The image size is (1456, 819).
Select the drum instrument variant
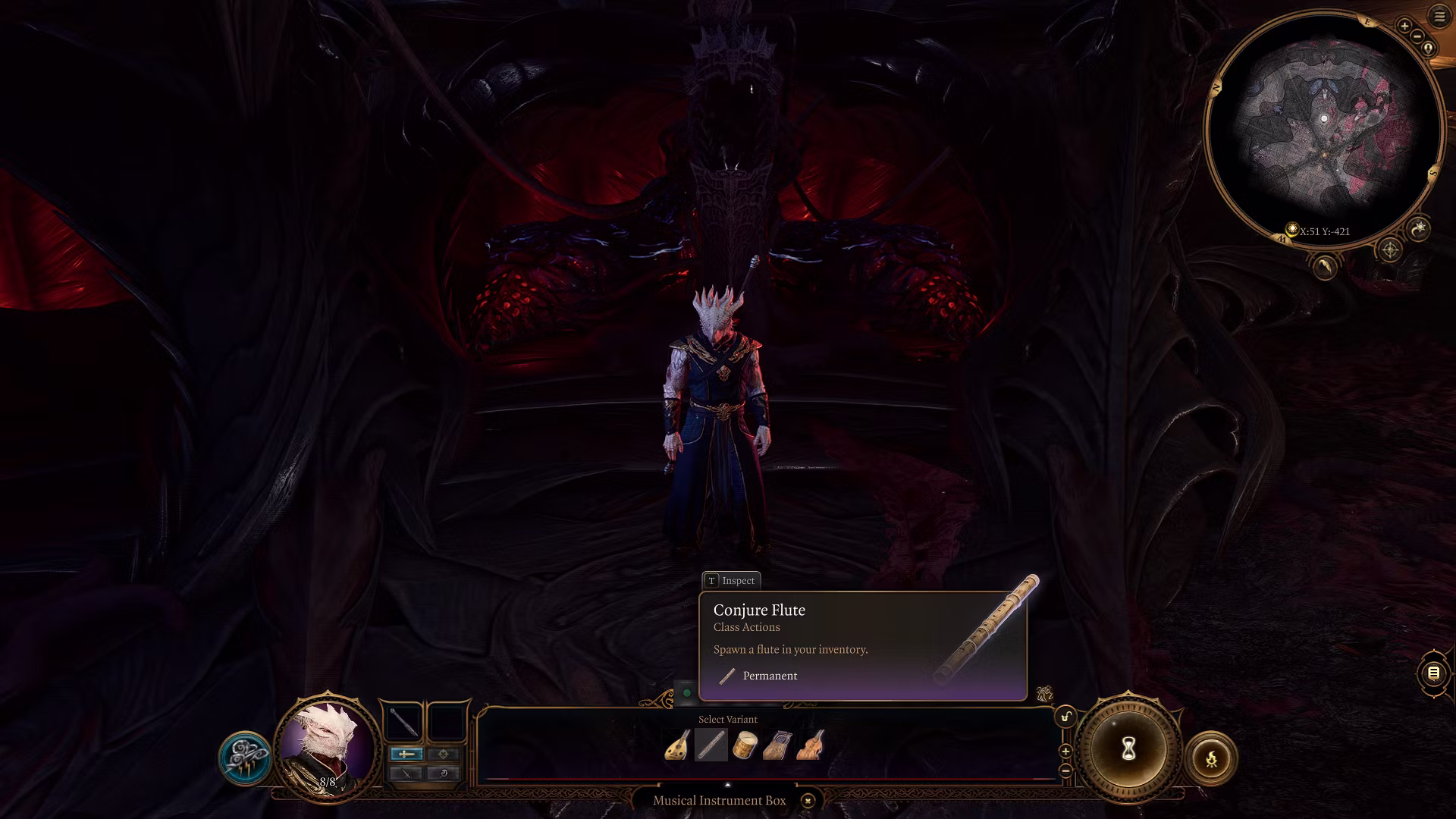coord(745,745)
